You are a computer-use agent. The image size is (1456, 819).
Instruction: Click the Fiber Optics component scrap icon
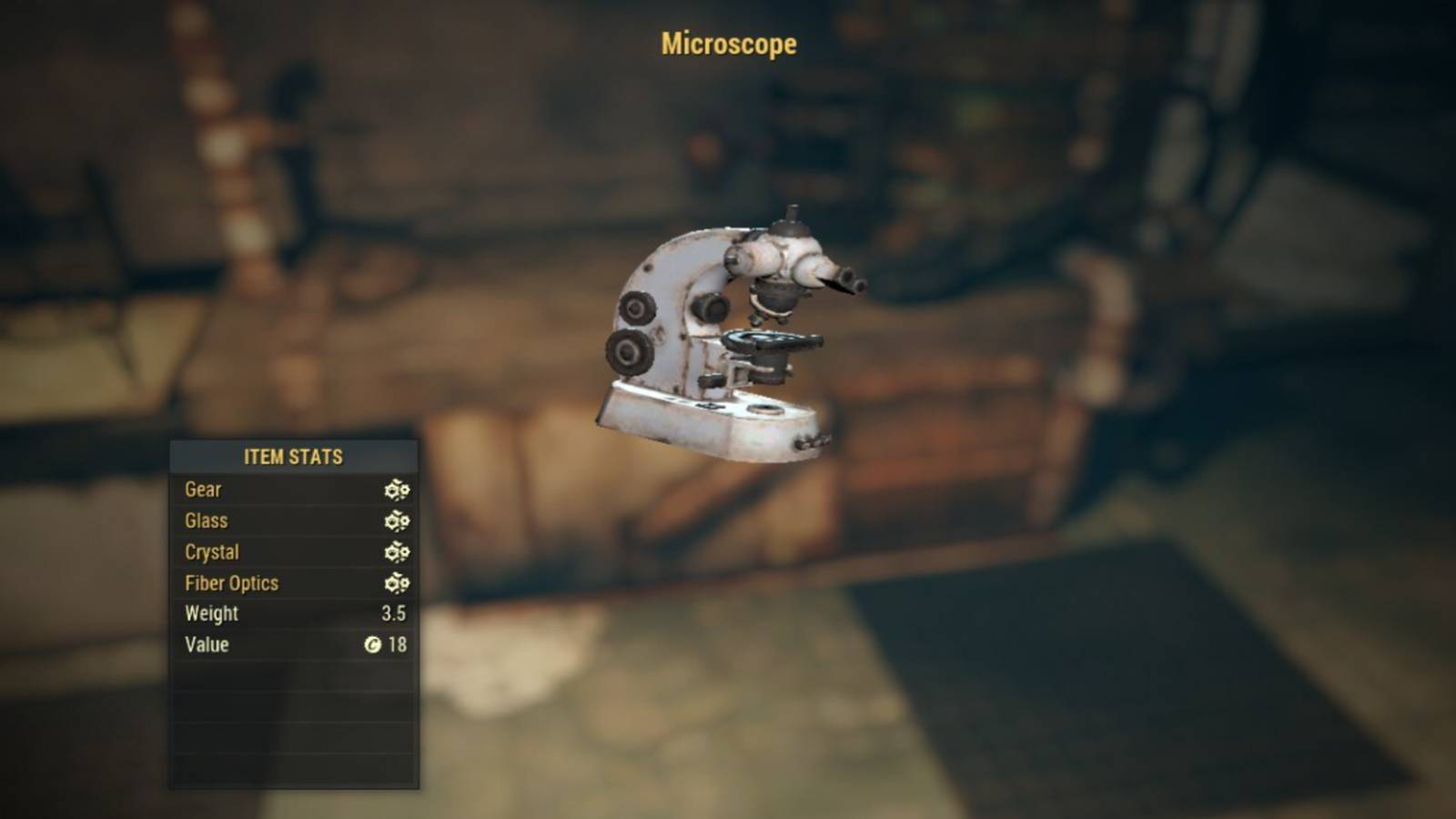pyautogui.click(x=395, y=583)
